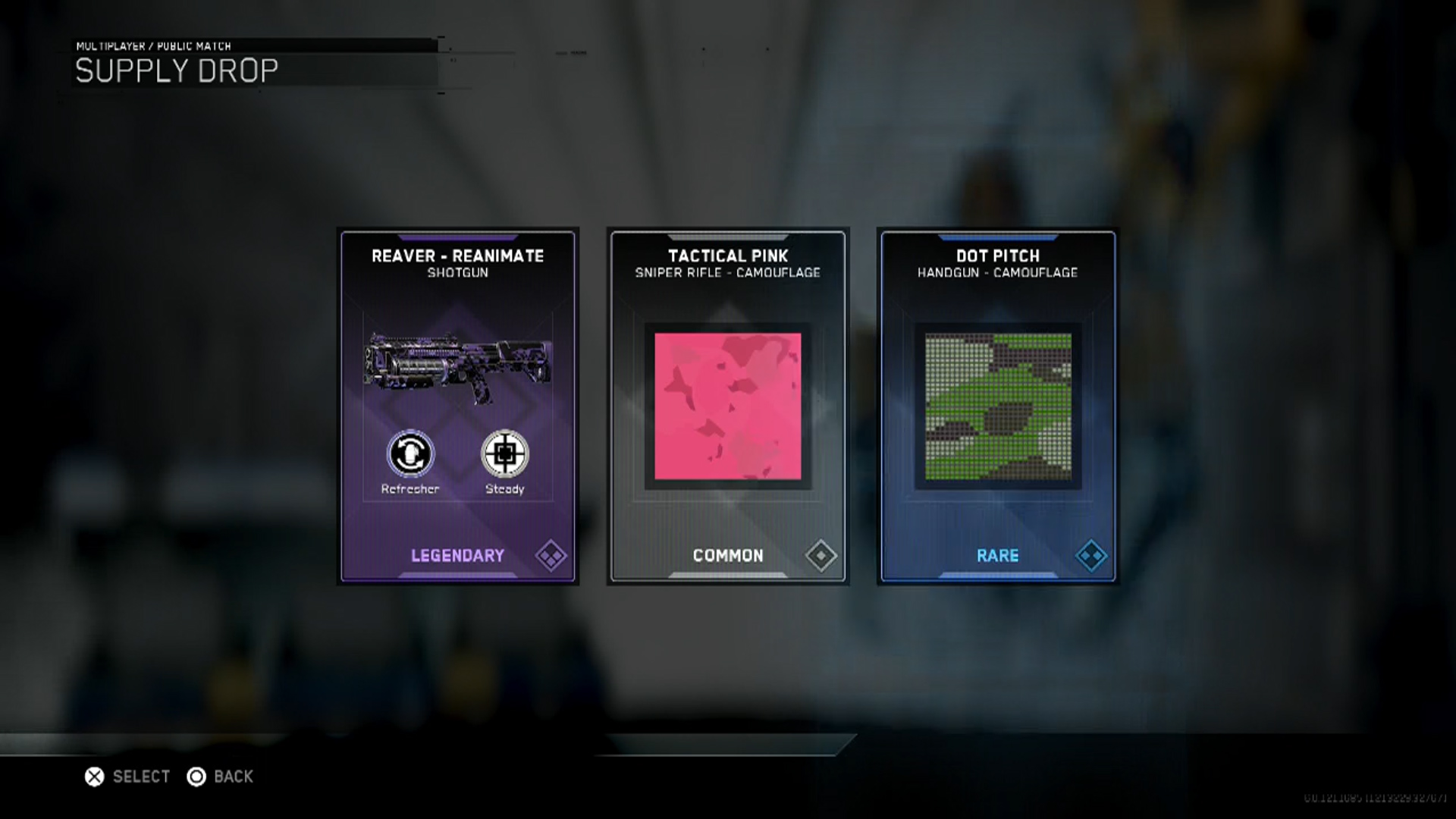Pick the Dot Pitch handgun camouflage card
Screen dimensions: 1456x819
click(997, 406)
